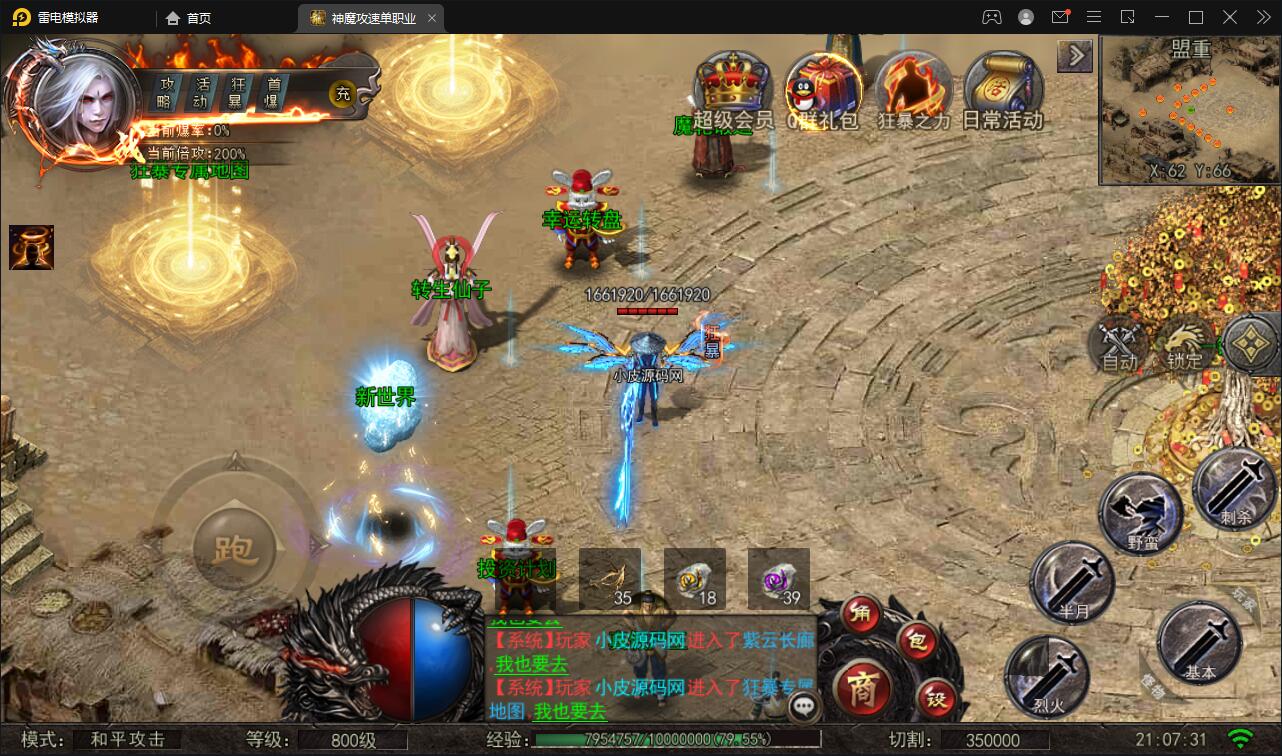Select the 攻略 tab button
This screenshot has height=756, width=1282.
[166, 93]
